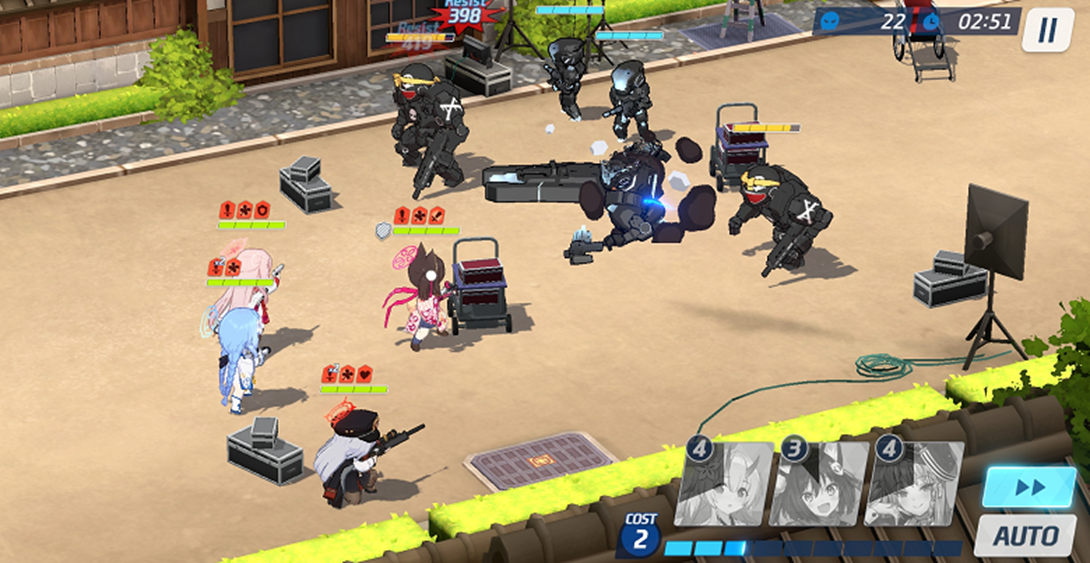
Task: Enable AUTO battle mode
Action: coord(1029,536)
